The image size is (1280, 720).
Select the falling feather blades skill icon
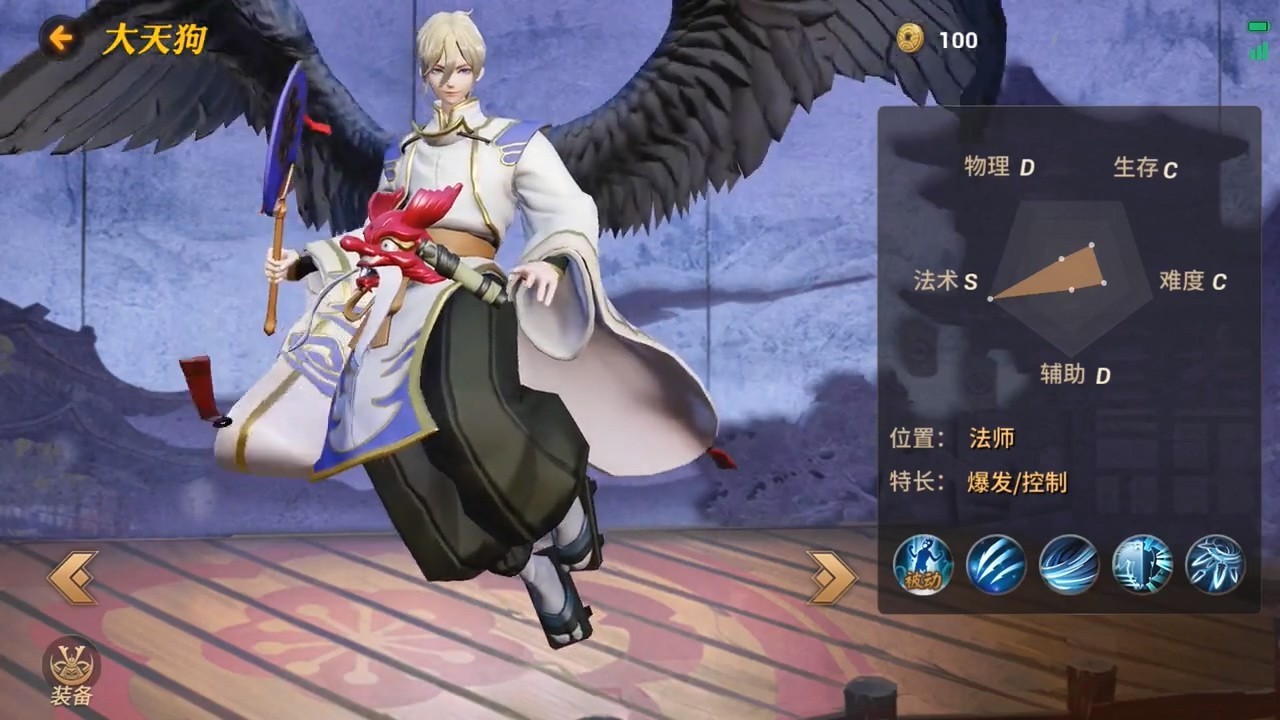click(1215, 564)
